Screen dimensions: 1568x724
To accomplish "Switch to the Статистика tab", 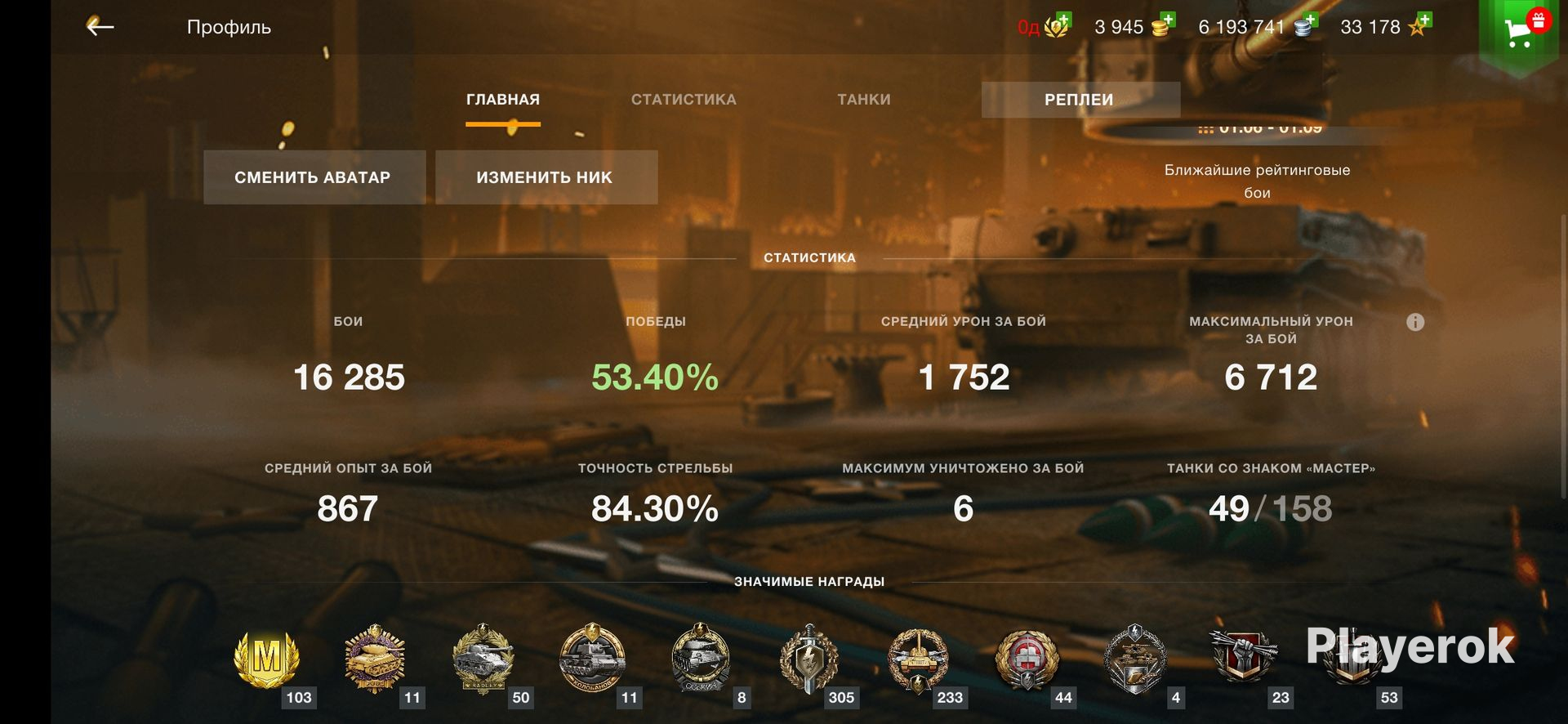I will point(684,100).
